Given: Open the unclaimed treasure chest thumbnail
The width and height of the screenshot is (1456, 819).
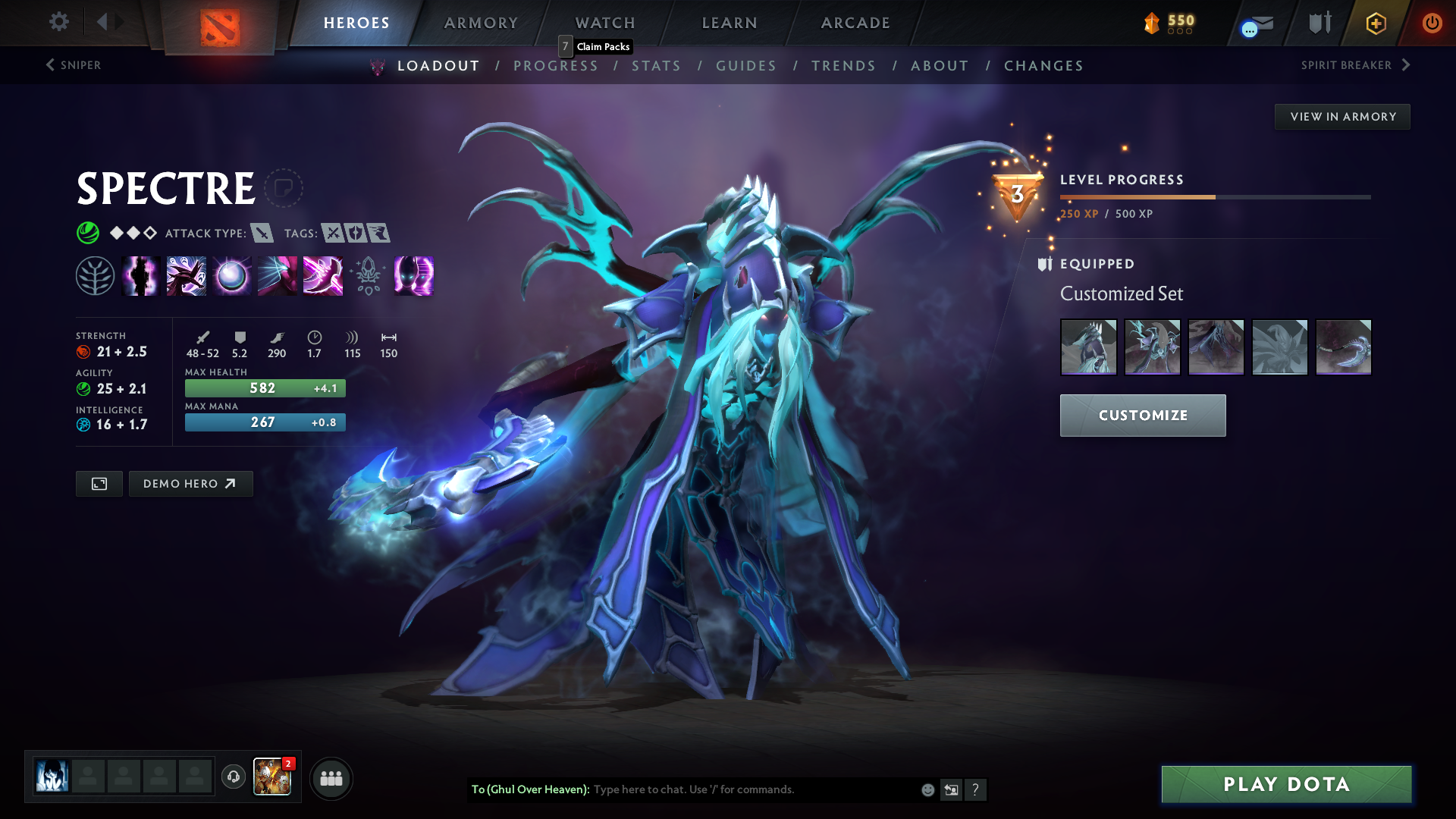Looking at the screenshot, I should (272, 777).
